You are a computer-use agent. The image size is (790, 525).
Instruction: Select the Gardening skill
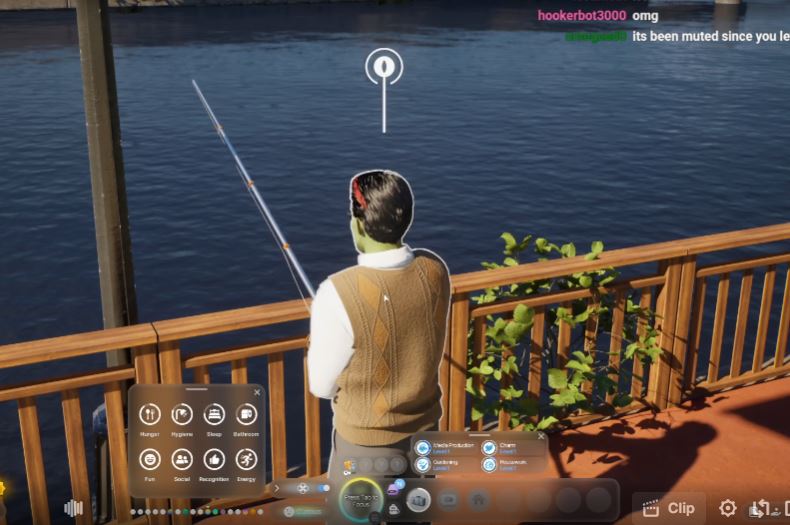coord(423,464)
